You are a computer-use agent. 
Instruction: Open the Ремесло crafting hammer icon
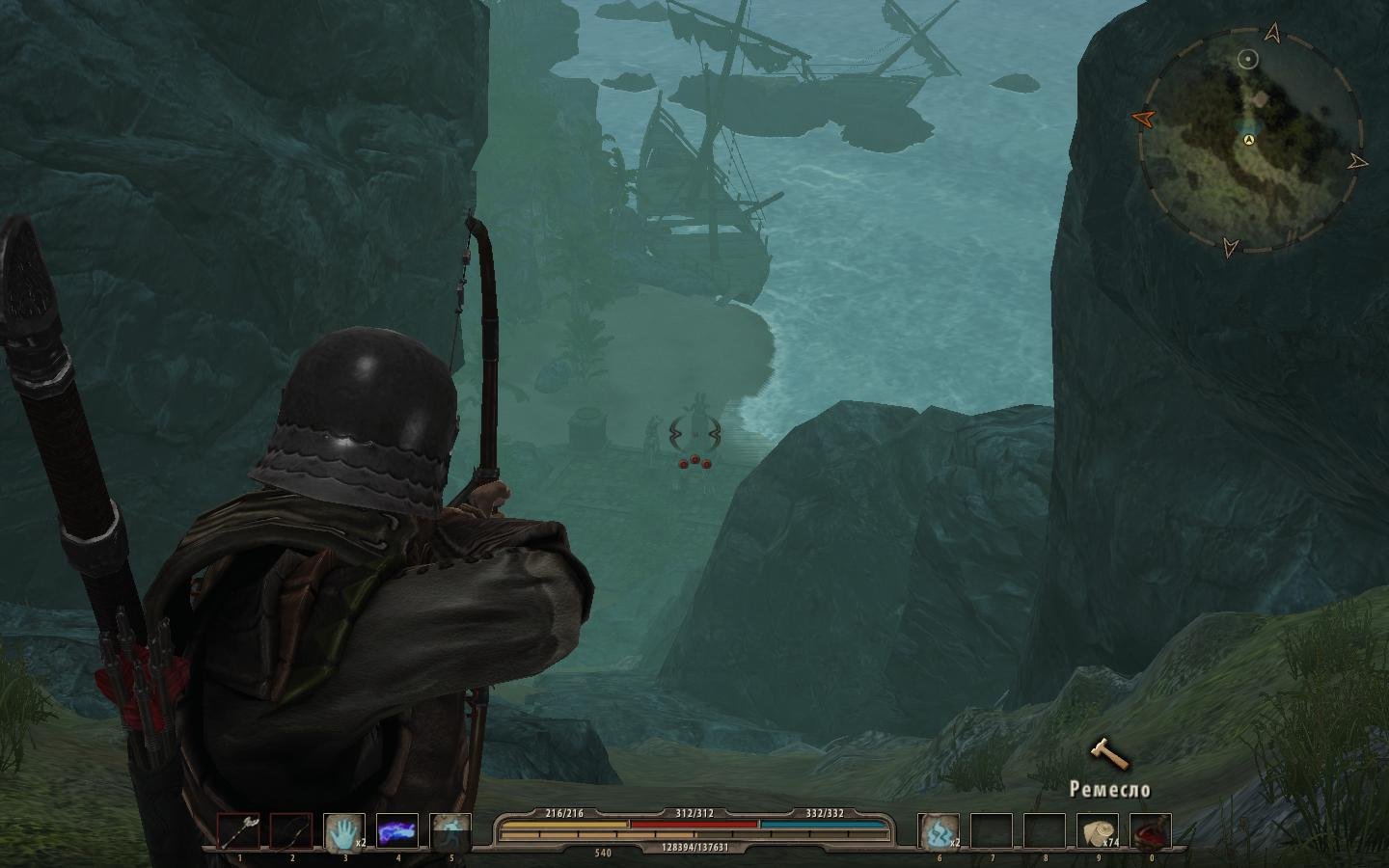1109,753
